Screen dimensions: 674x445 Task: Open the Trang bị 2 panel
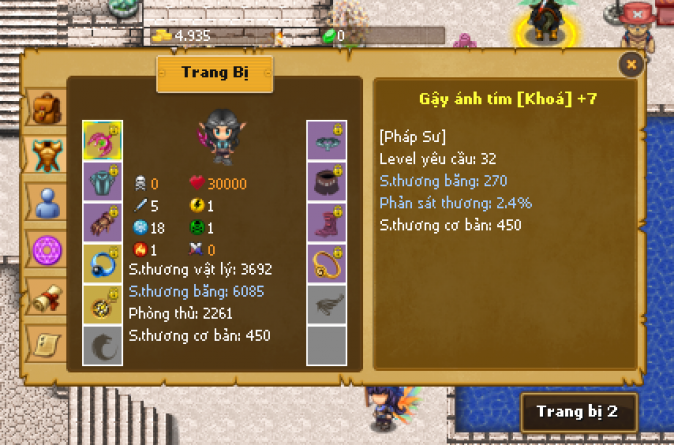click(577, 411)
